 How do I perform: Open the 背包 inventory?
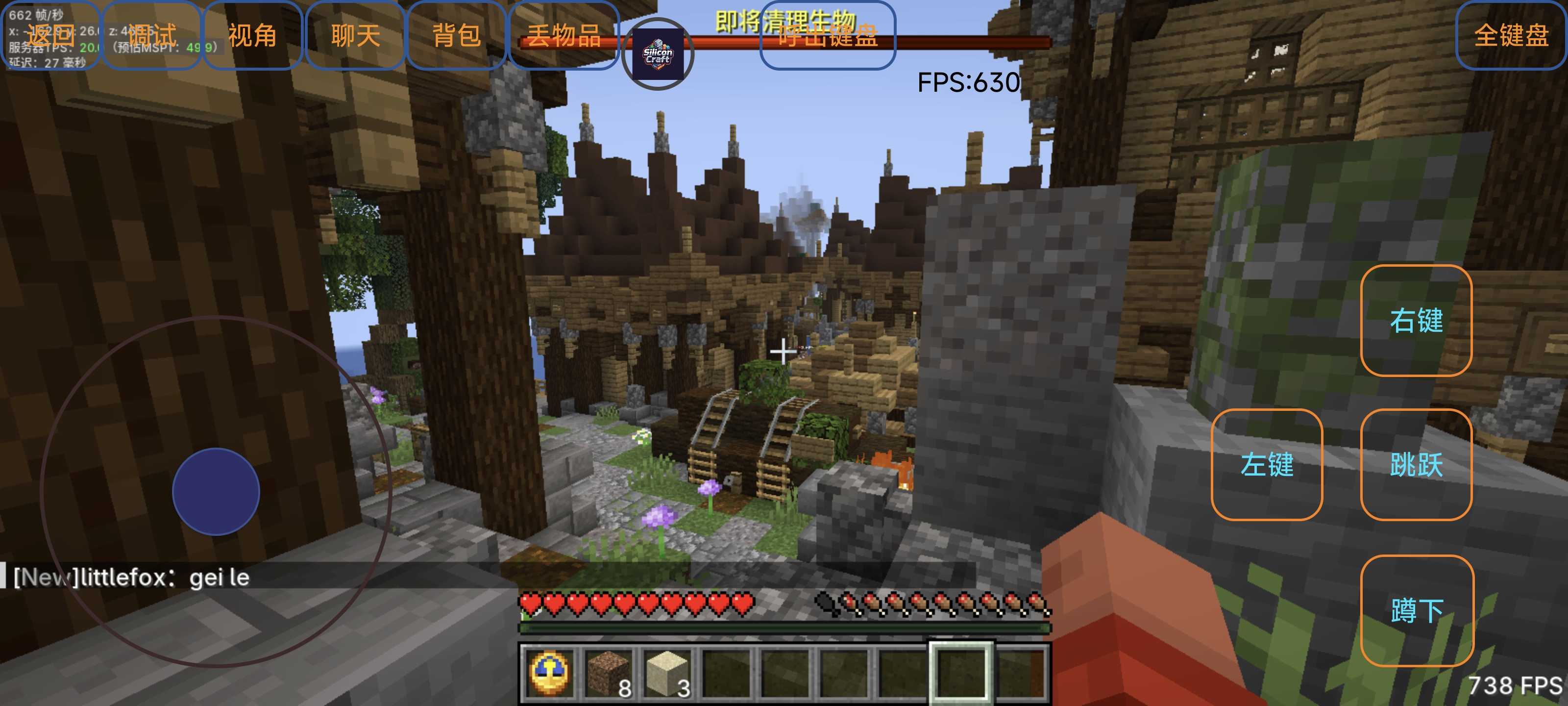[457, 35]
